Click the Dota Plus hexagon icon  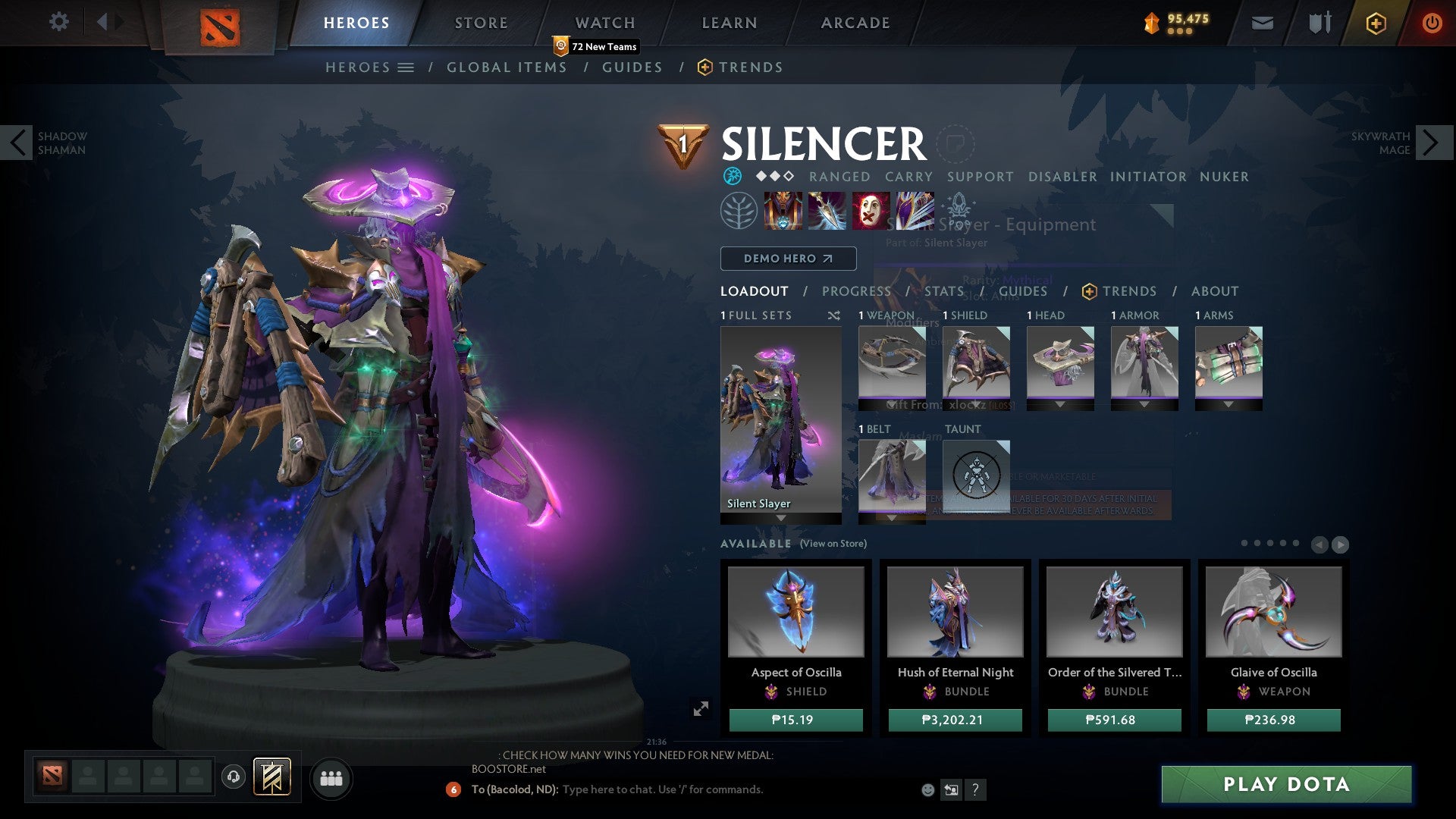click(1375, 24)
